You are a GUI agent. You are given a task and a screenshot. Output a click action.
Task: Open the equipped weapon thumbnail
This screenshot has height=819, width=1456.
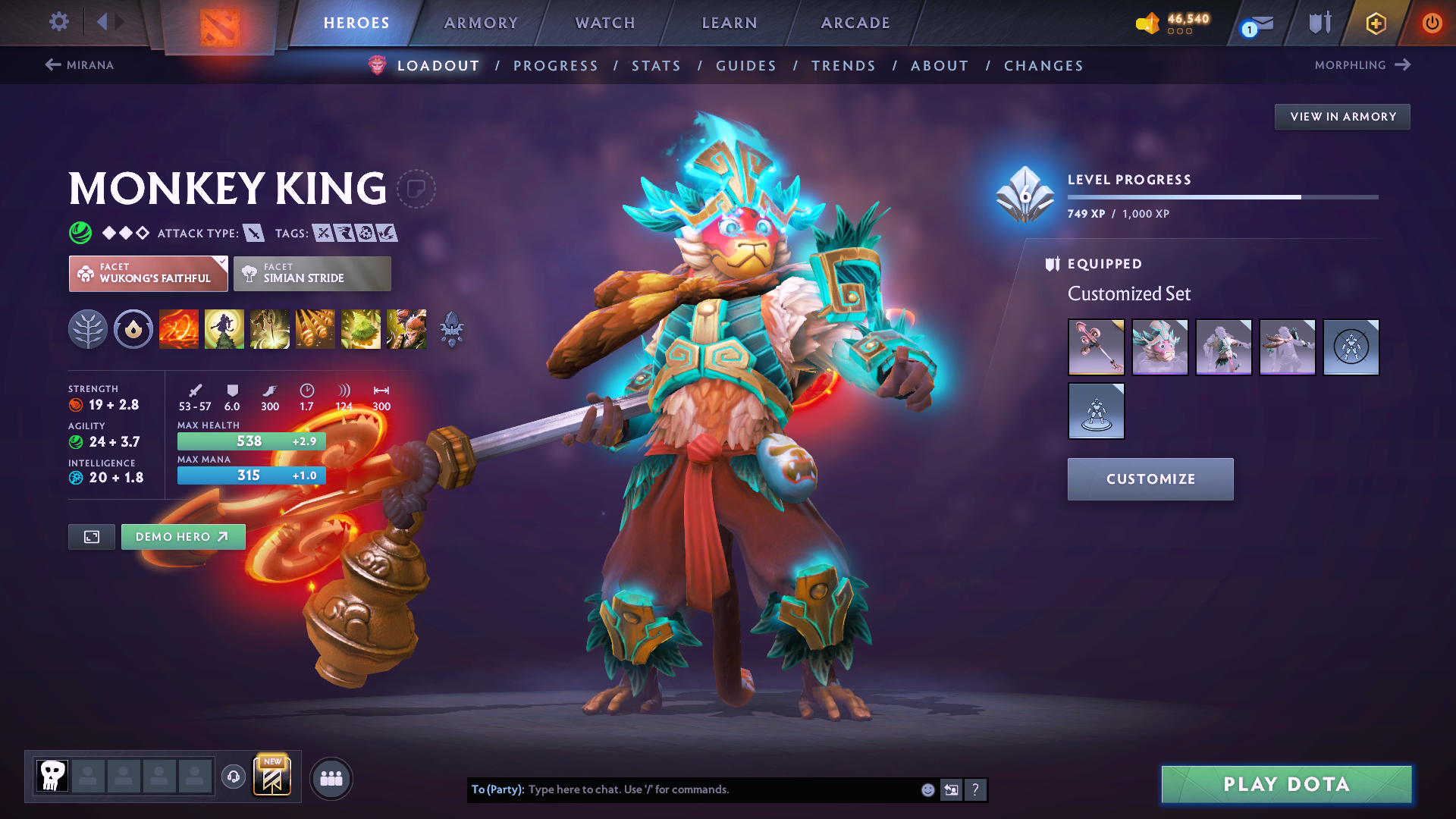[x=1096, y=347]
